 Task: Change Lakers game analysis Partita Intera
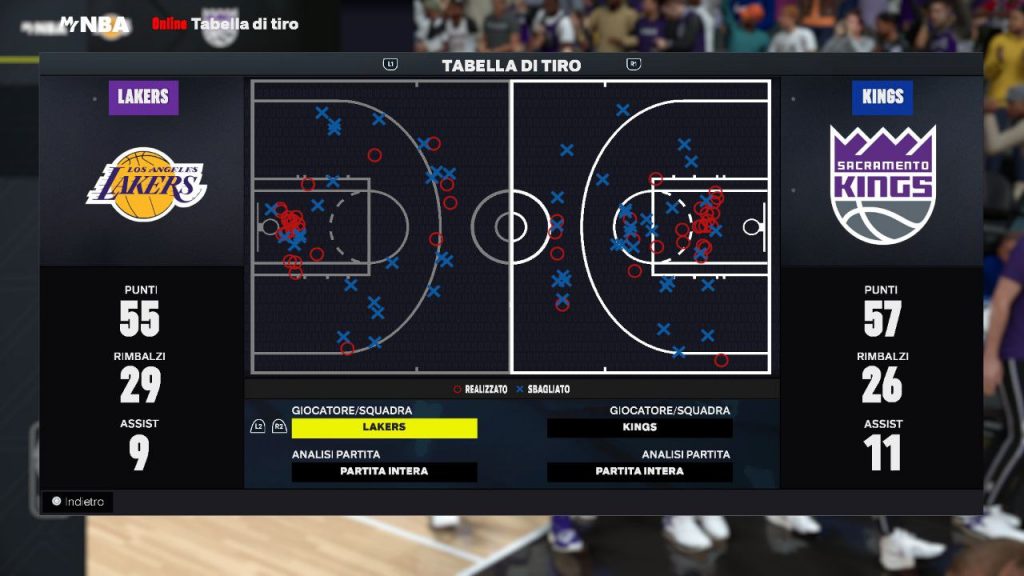384,471
